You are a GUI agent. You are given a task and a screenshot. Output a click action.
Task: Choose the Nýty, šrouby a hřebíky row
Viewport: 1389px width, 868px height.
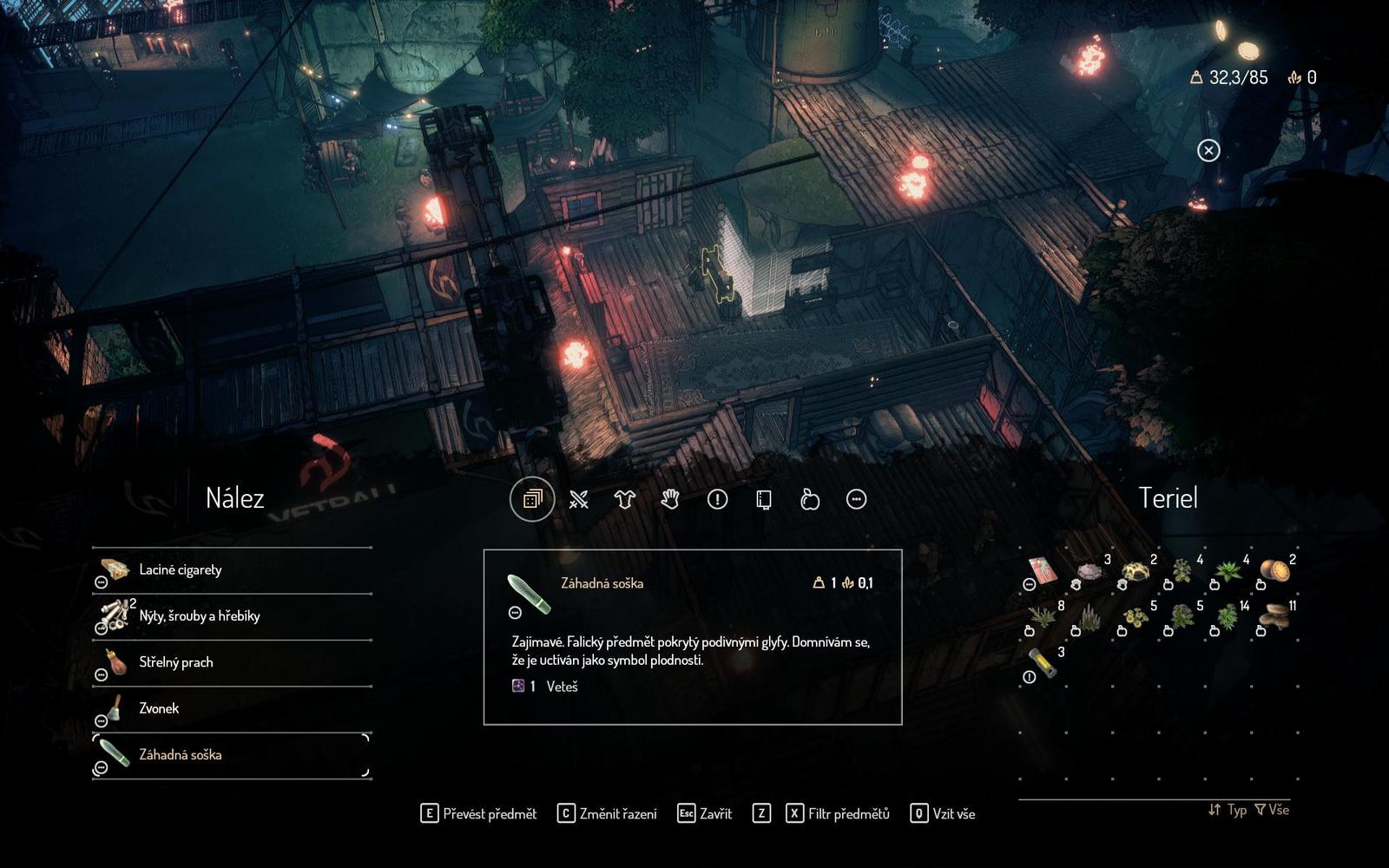click(232, 616)
